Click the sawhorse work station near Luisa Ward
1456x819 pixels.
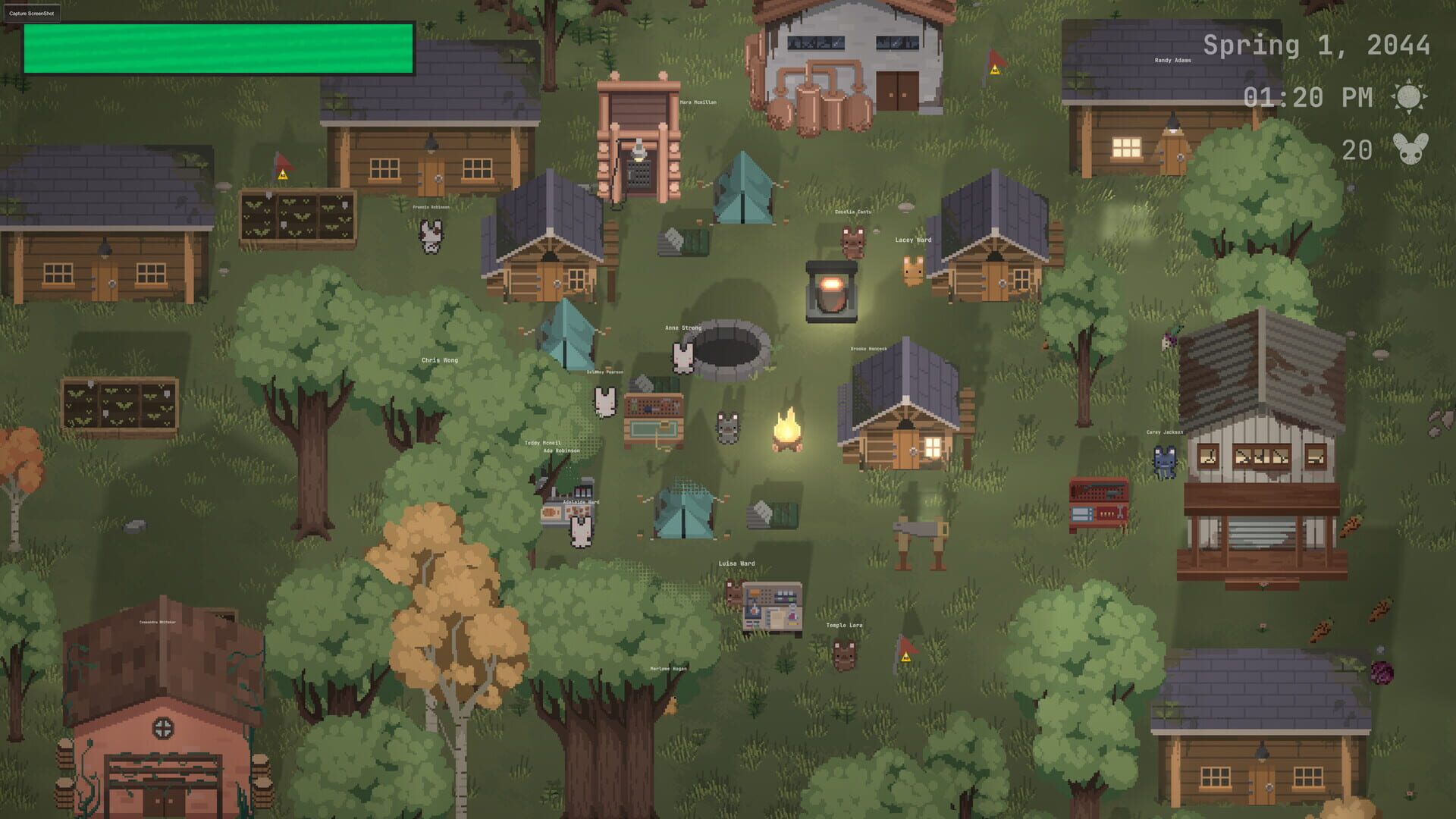point(921,538)
